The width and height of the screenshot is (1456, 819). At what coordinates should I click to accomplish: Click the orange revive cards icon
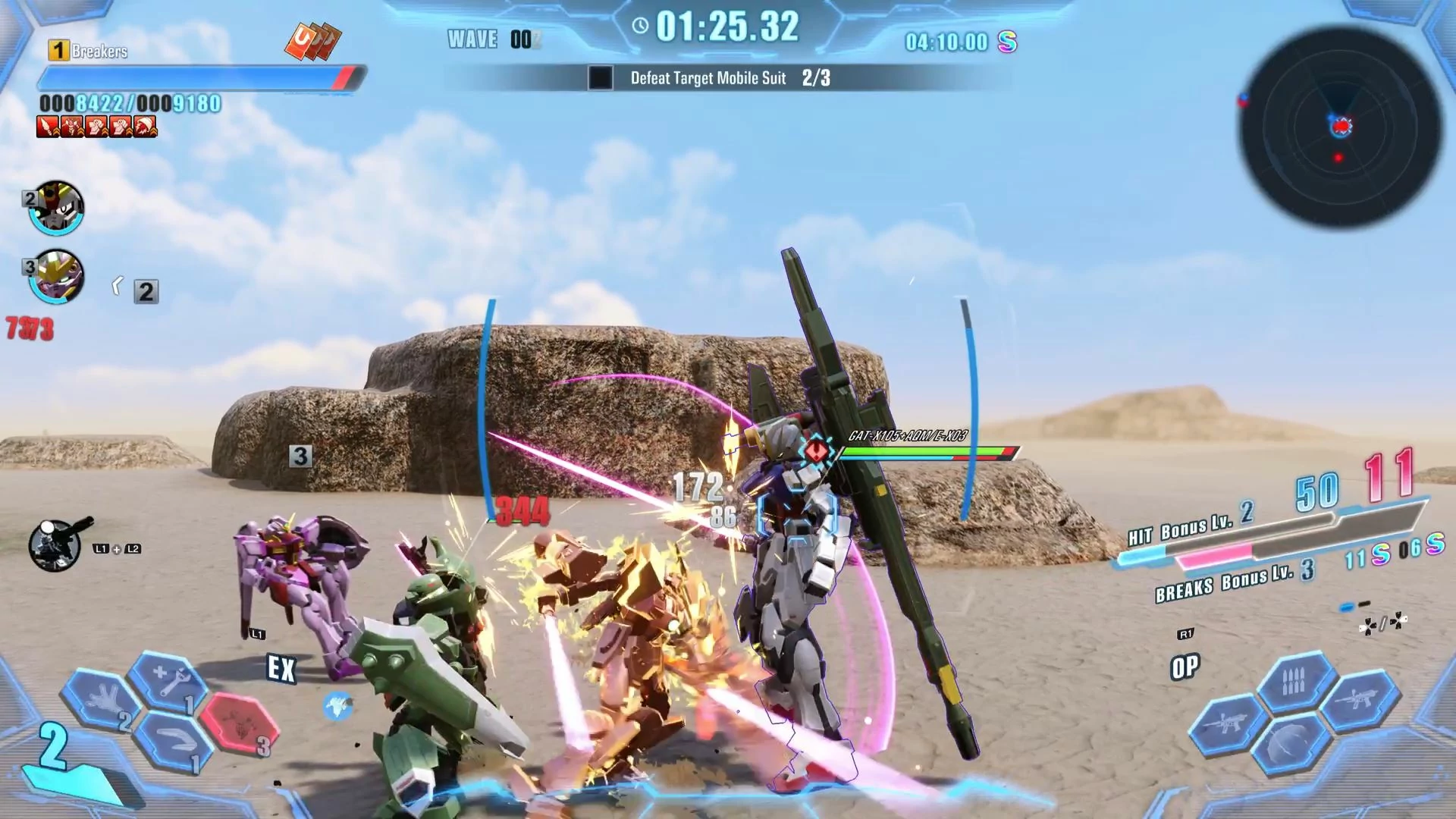coord(312,42)
